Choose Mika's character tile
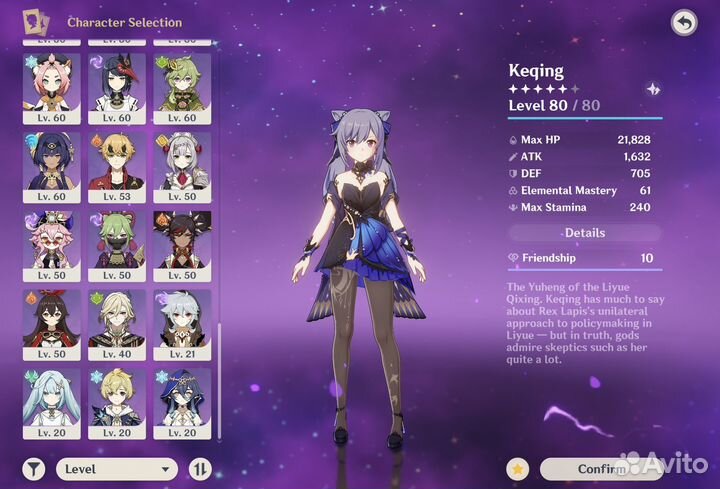Screen dimensions: 720x489 116,403
